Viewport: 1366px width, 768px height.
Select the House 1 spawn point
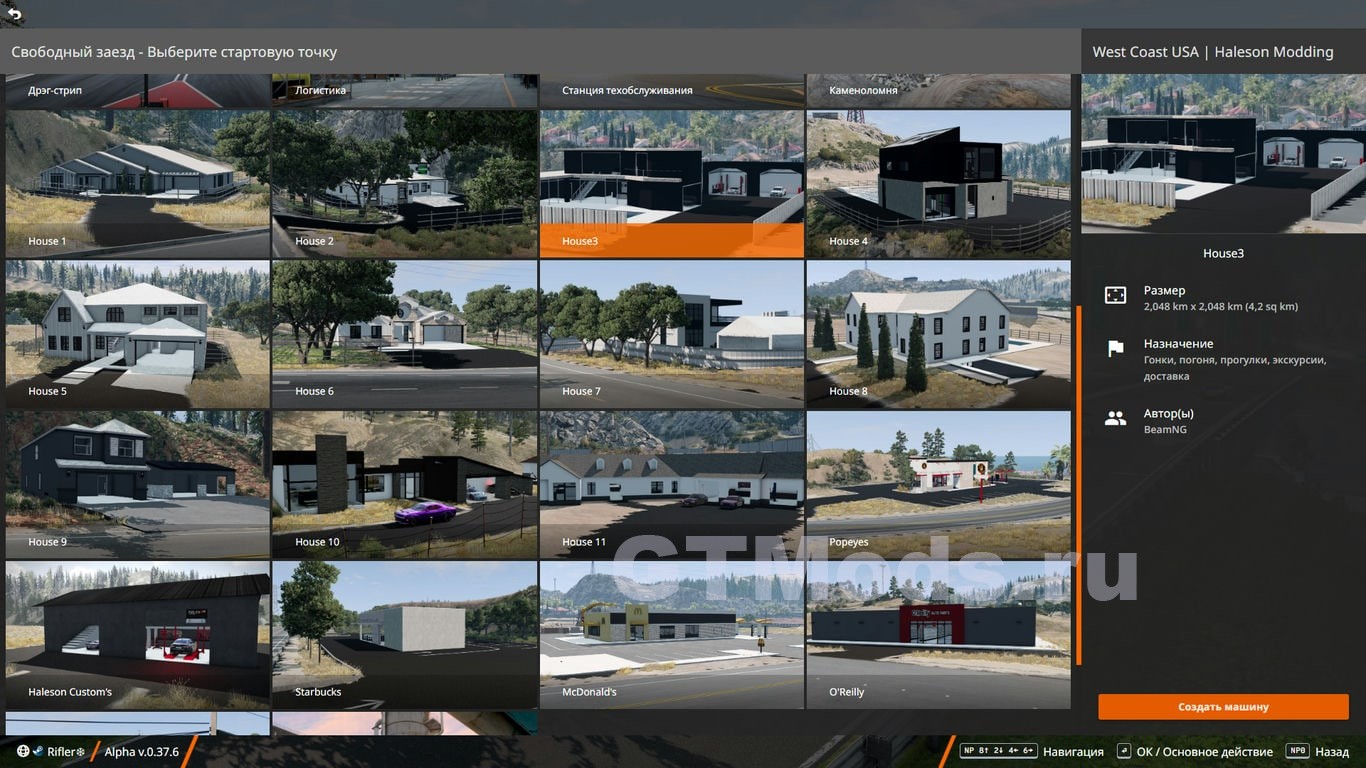point(137,183)
